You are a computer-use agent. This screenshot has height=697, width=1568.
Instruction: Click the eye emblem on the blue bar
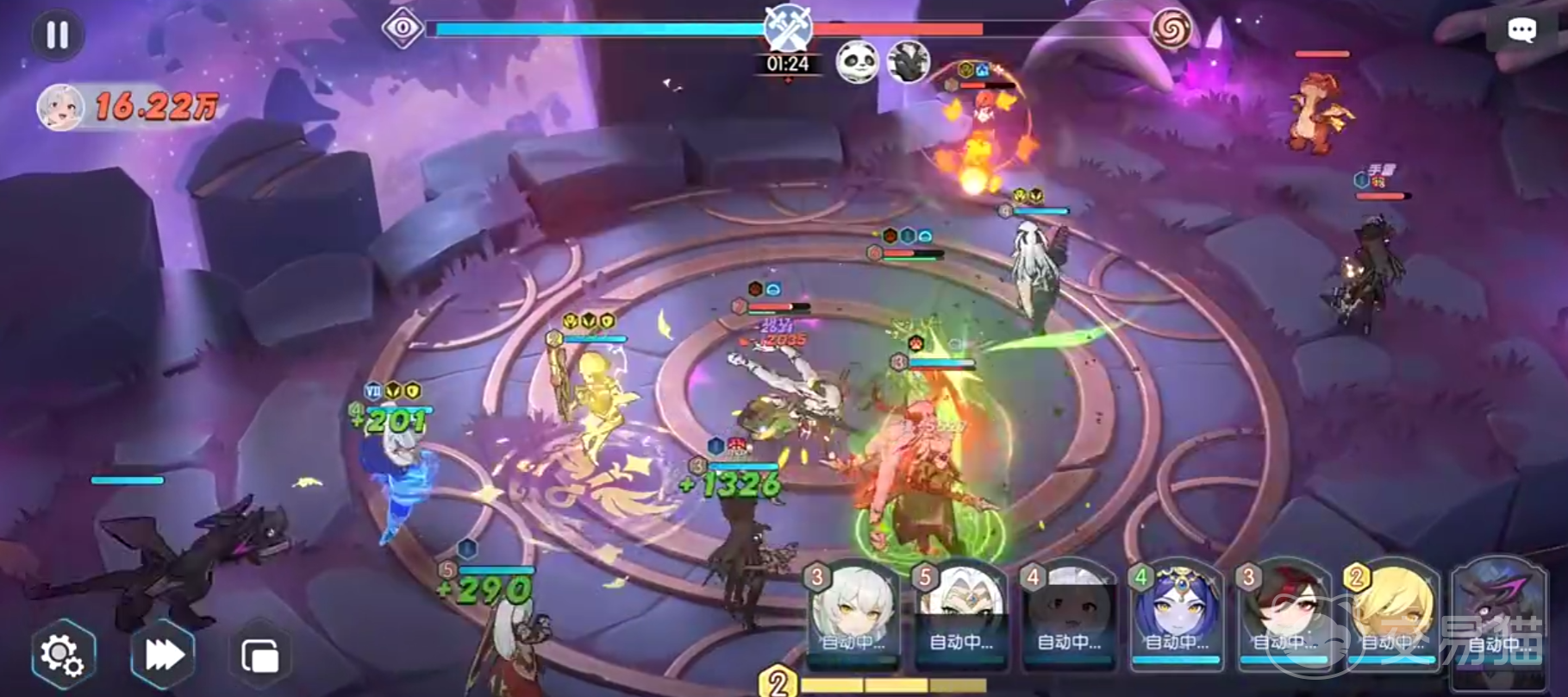point(402,28)
